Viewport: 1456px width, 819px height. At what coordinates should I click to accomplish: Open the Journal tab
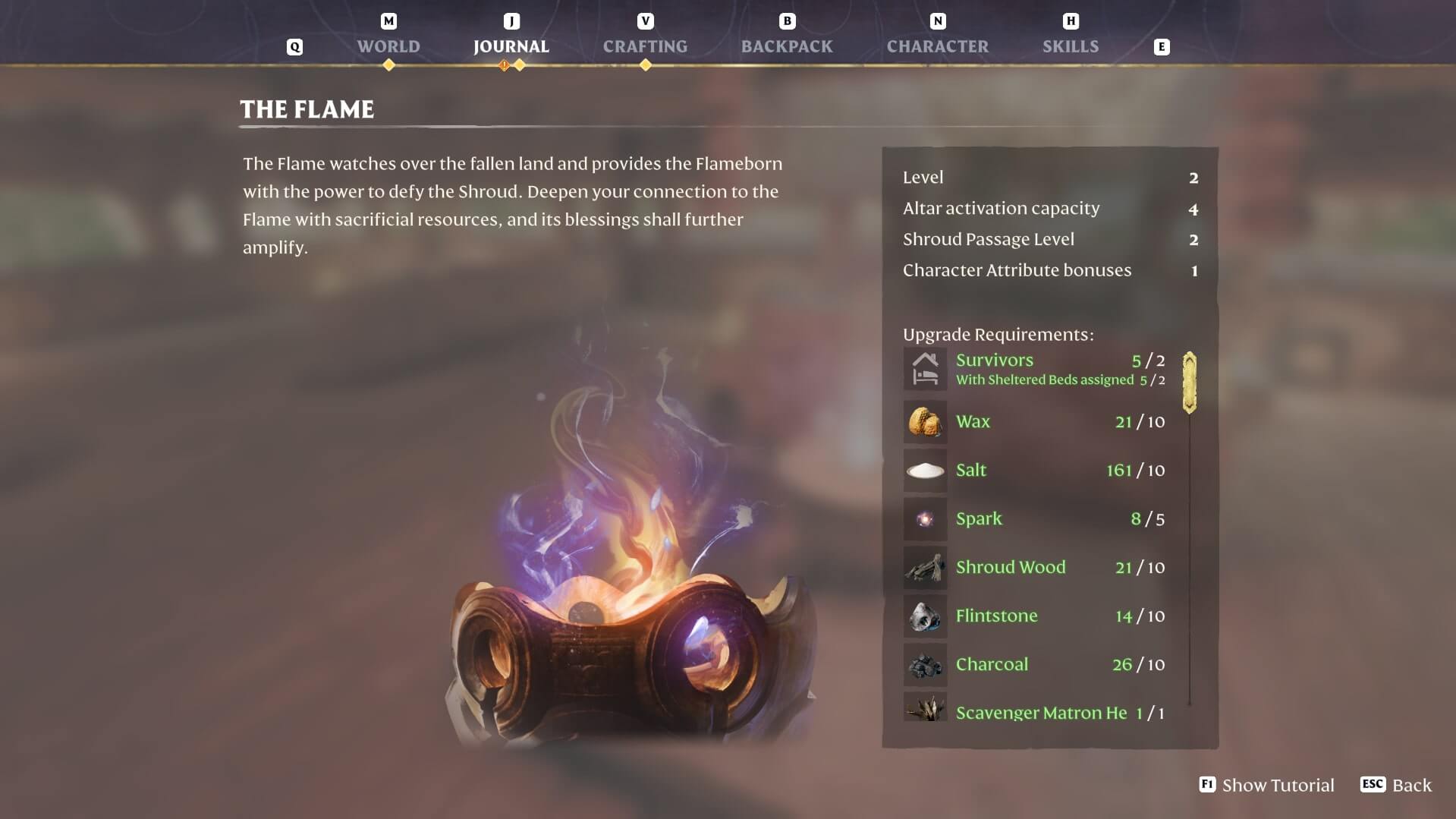511,46
